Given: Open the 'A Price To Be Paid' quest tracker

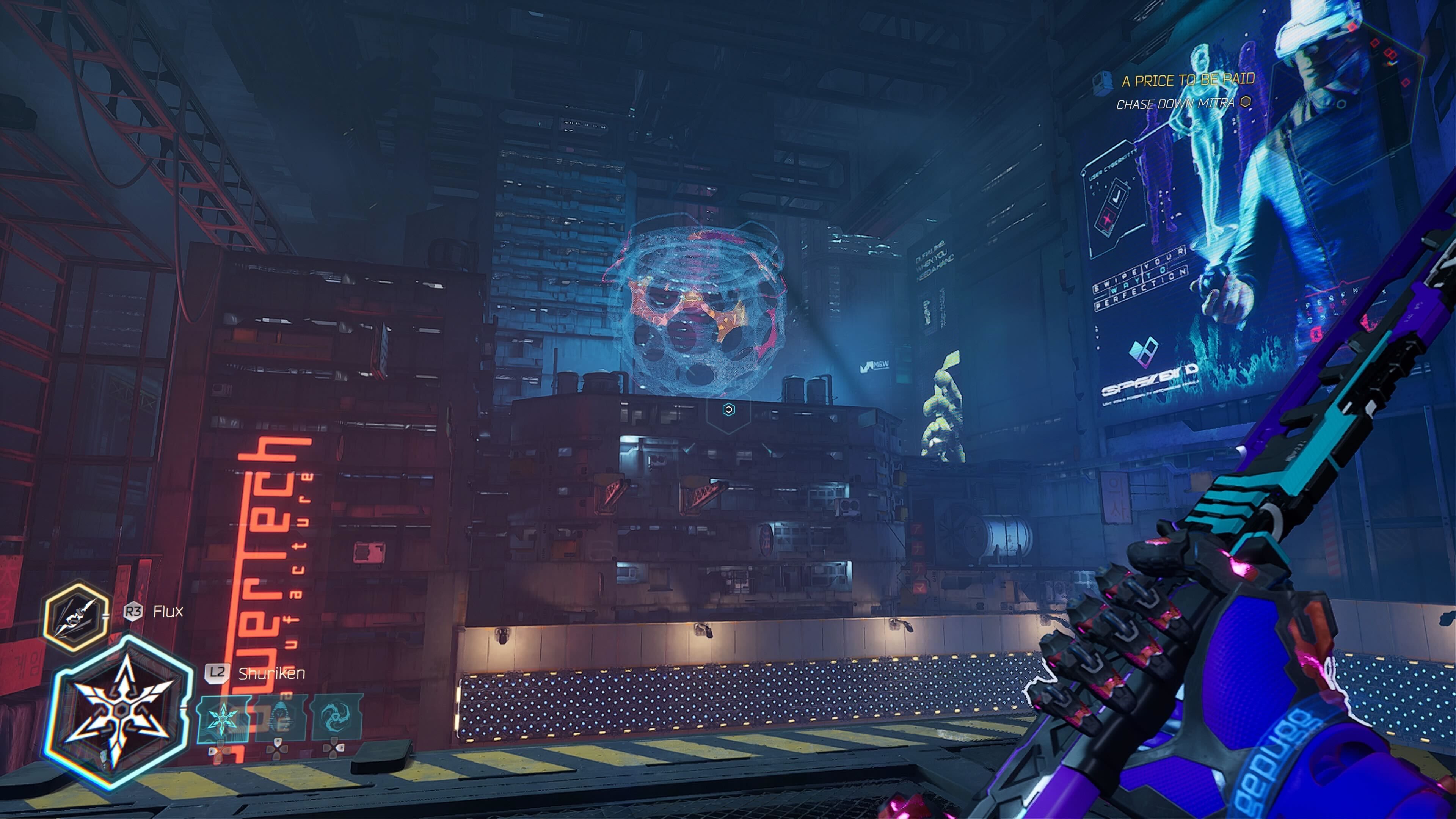Looking at the screenshot, I should (x=1188, y=80).
